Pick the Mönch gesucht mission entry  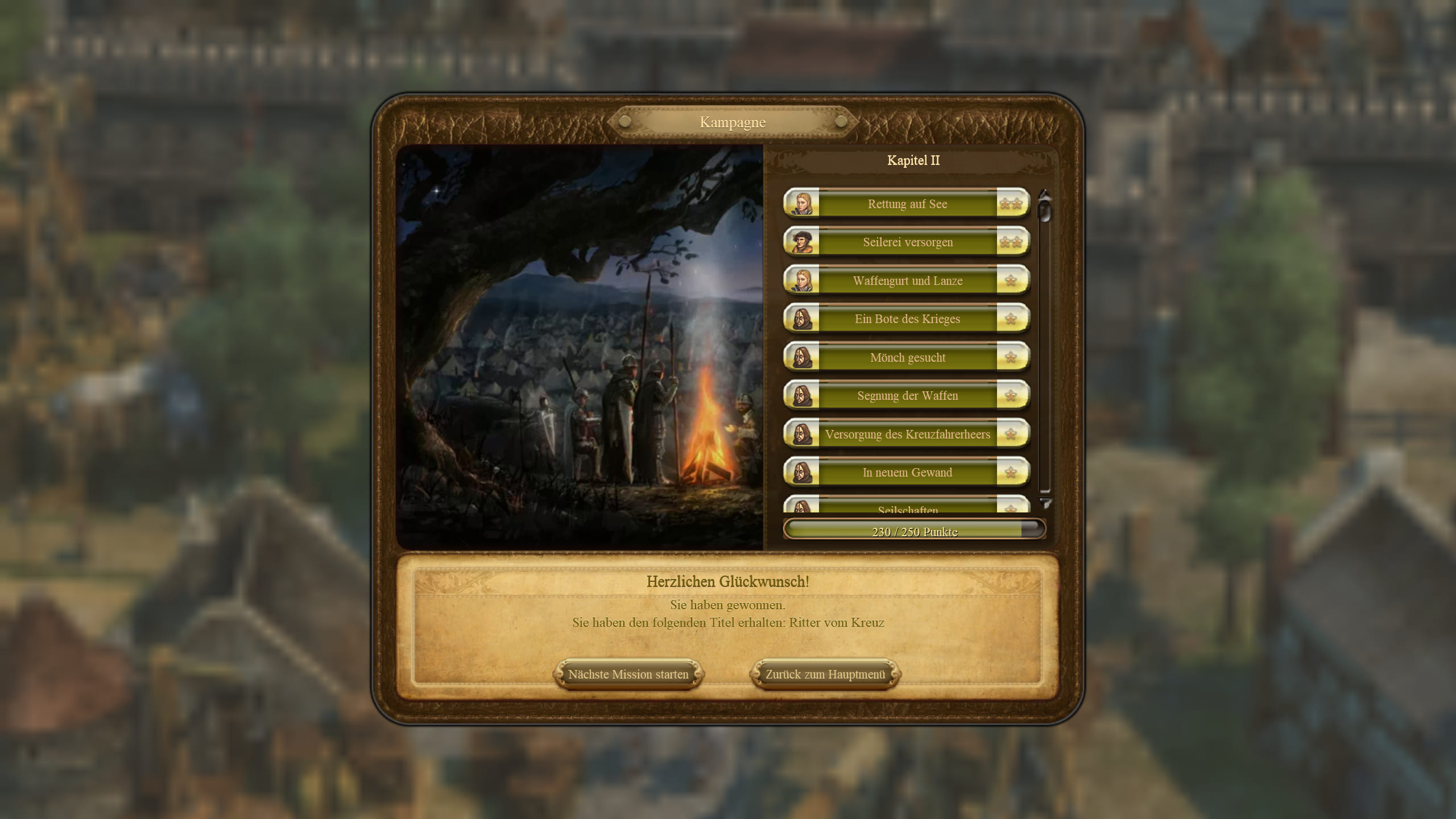pyautogui.click(x=907, y=357)
